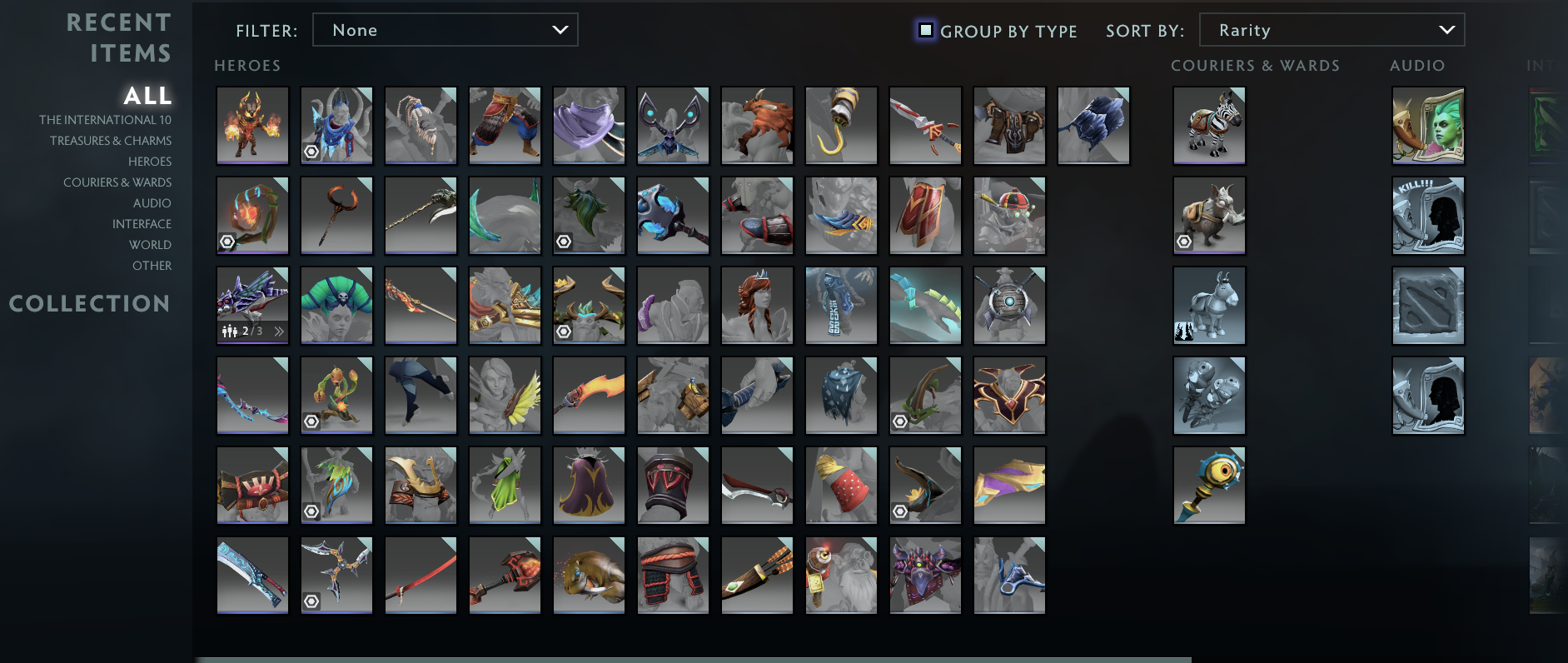Open the FILTER dropdown
This screenshot has width=1568, height=663.
coord(446,29)
